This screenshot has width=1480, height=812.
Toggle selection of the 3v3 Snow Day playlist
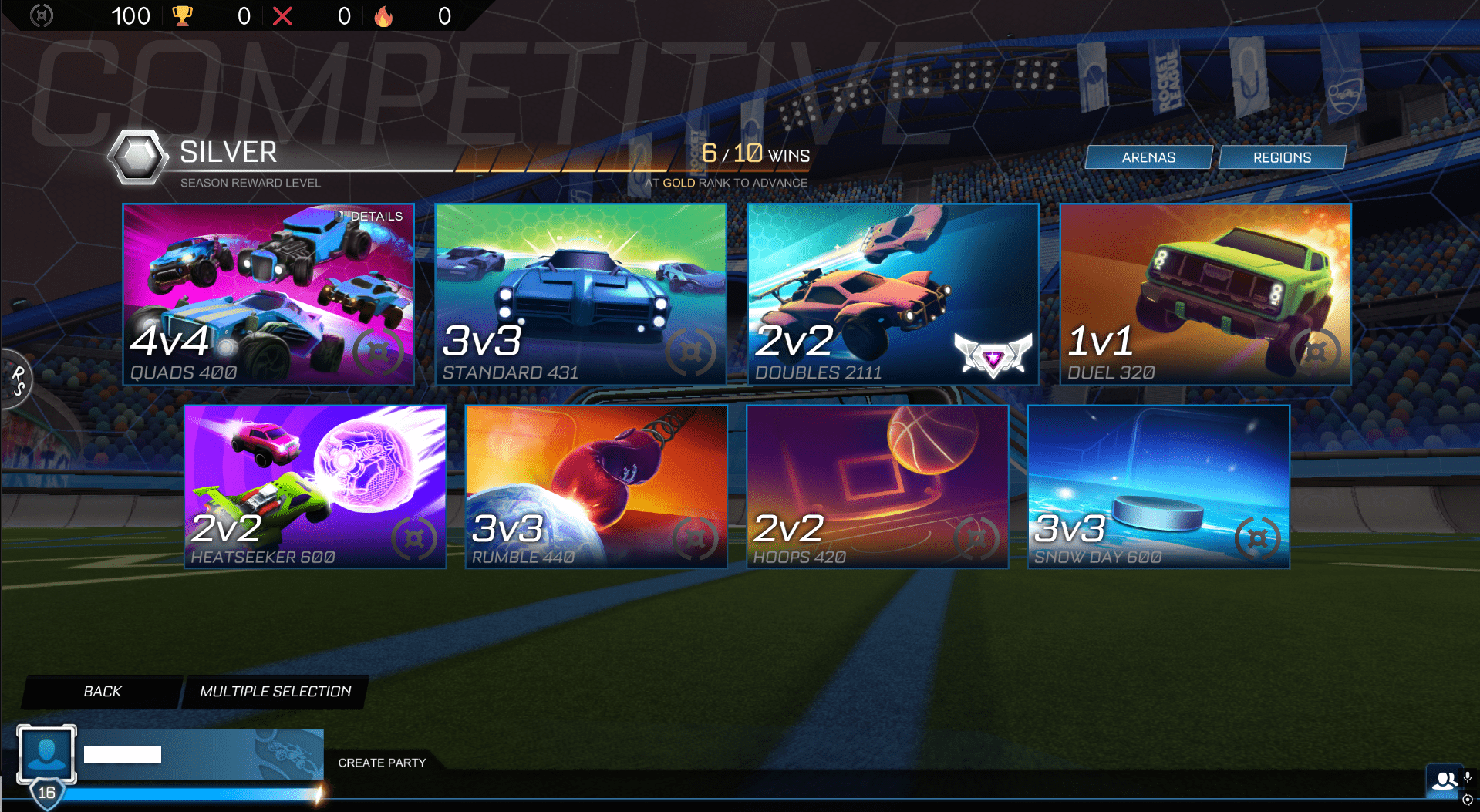pyautogui.click(x=1158, y=487)
